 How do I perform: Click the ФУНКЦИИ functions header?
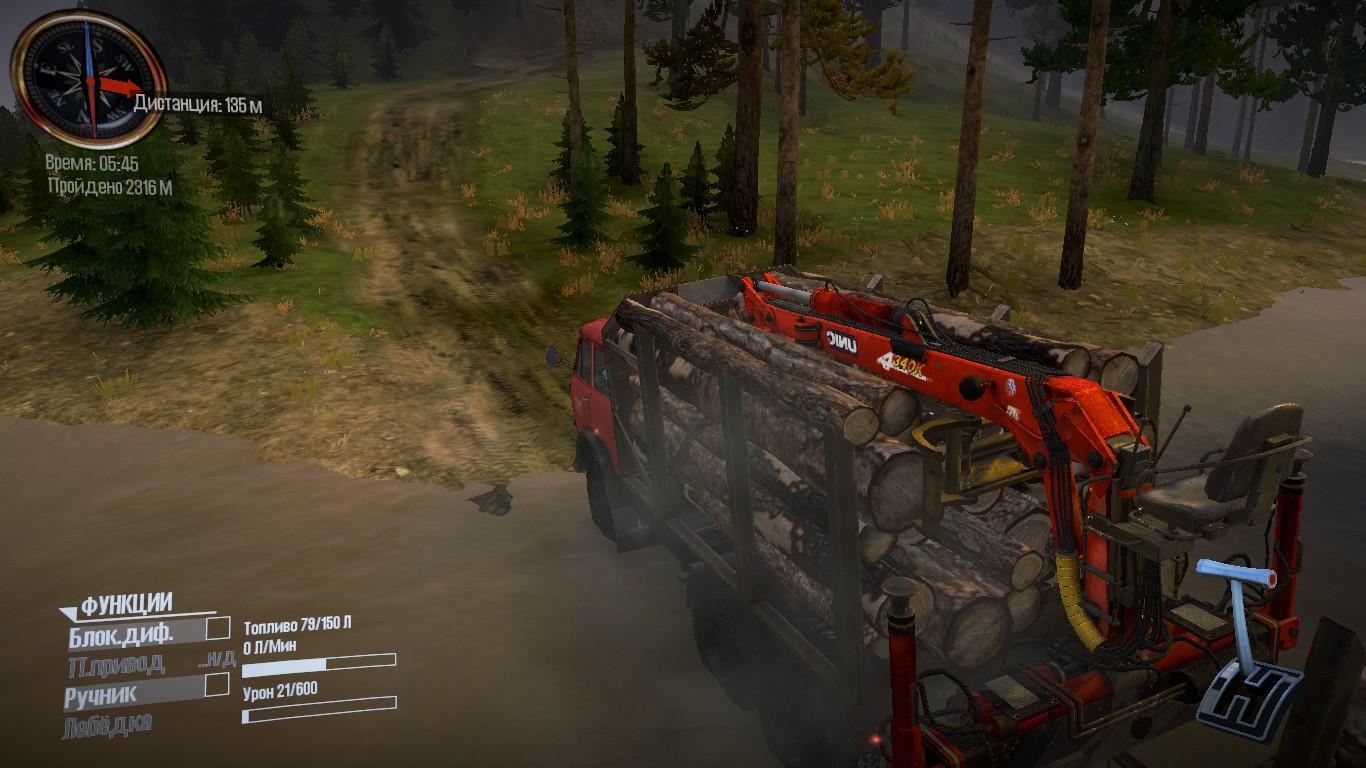[126, 604]
